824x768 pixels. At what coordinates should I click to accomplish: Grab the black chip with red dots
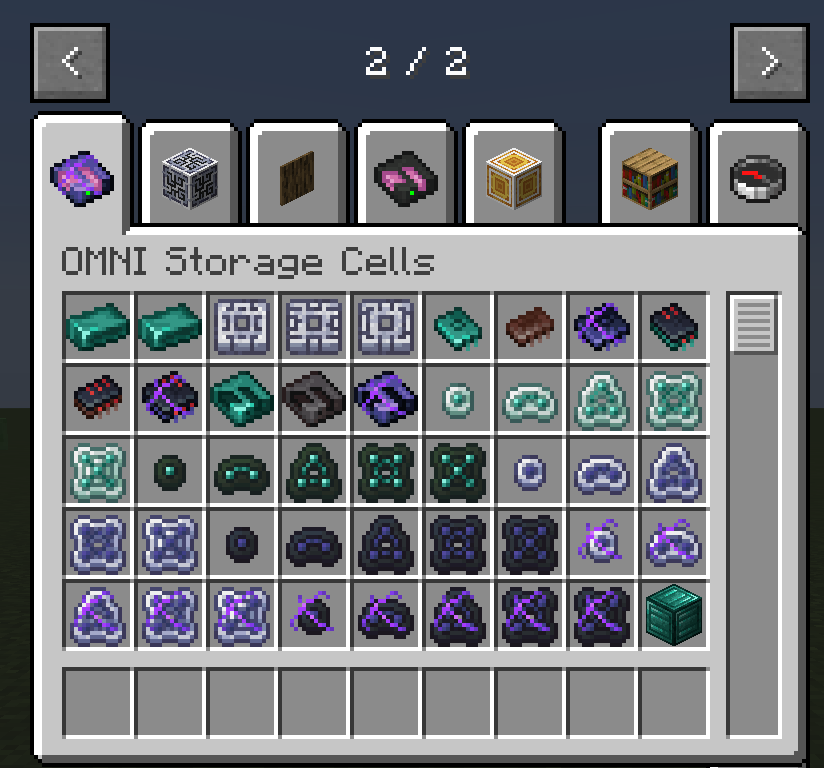(98, 398)
